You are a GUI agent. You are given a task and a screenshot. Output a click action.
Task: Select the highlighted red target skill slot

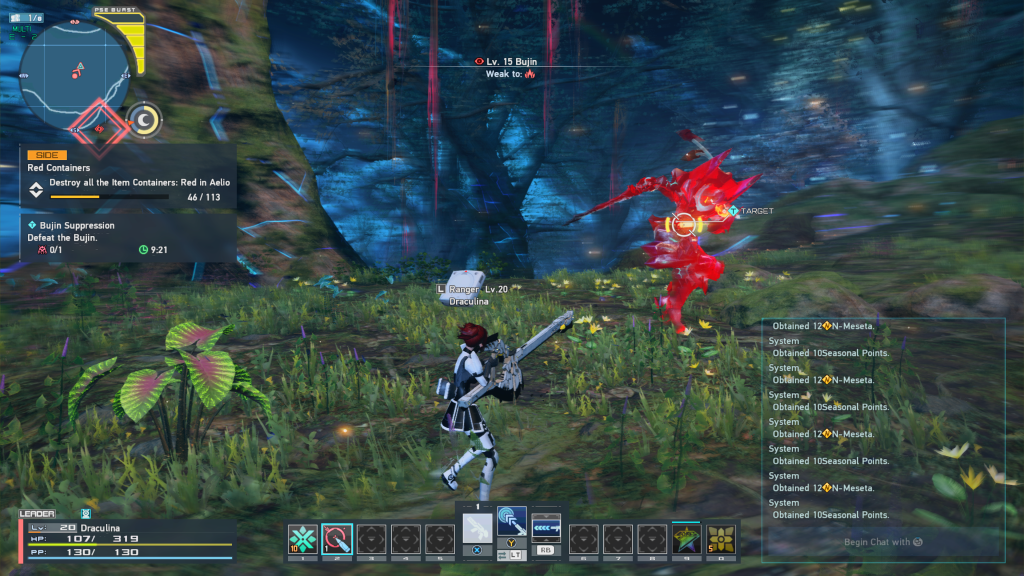point(337,538)
